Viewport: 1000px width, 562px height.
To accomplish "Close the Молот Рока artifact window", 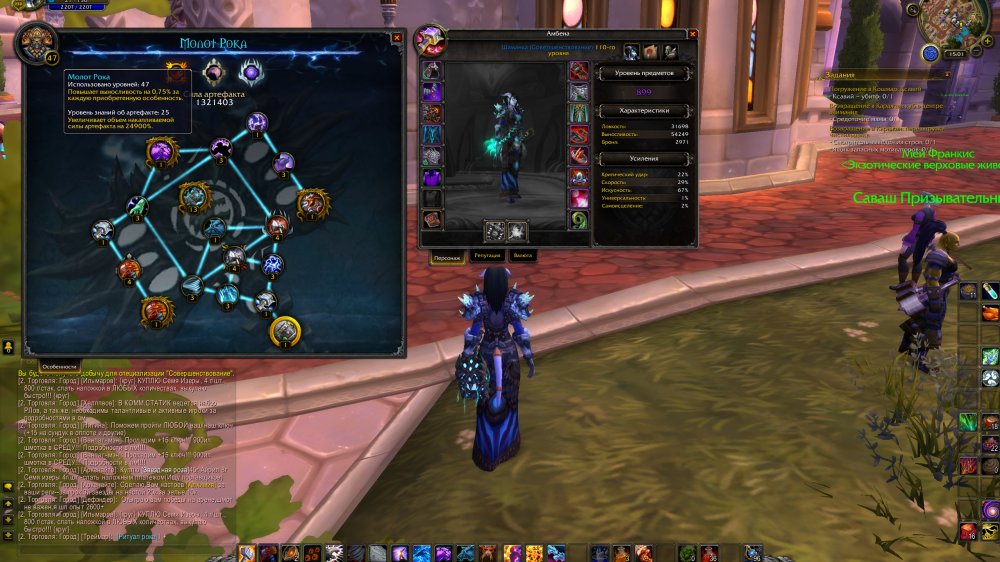I will coord(397,38).
